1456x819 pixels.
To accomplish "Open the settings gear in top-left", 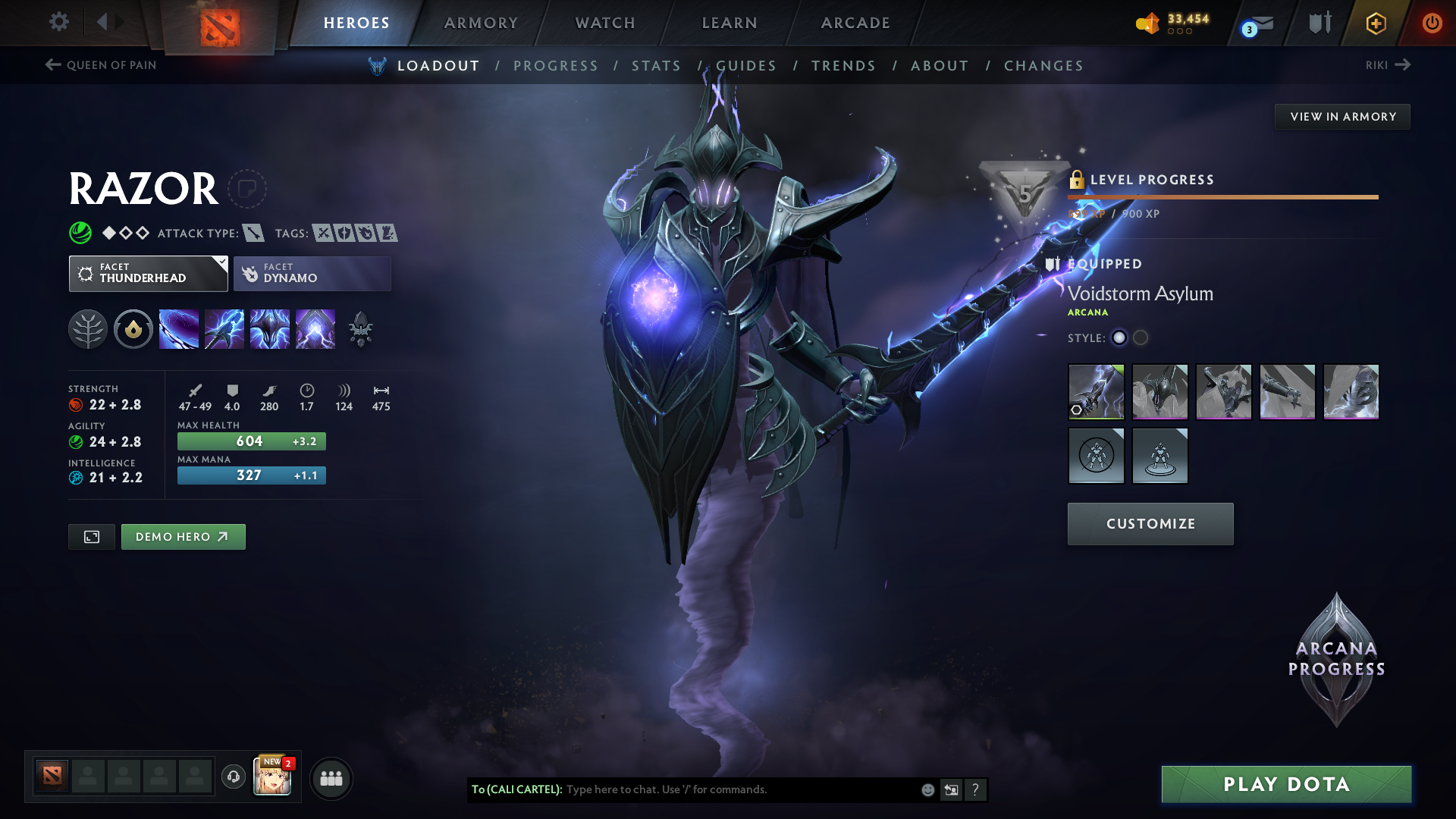I will (x=58, y=22).
